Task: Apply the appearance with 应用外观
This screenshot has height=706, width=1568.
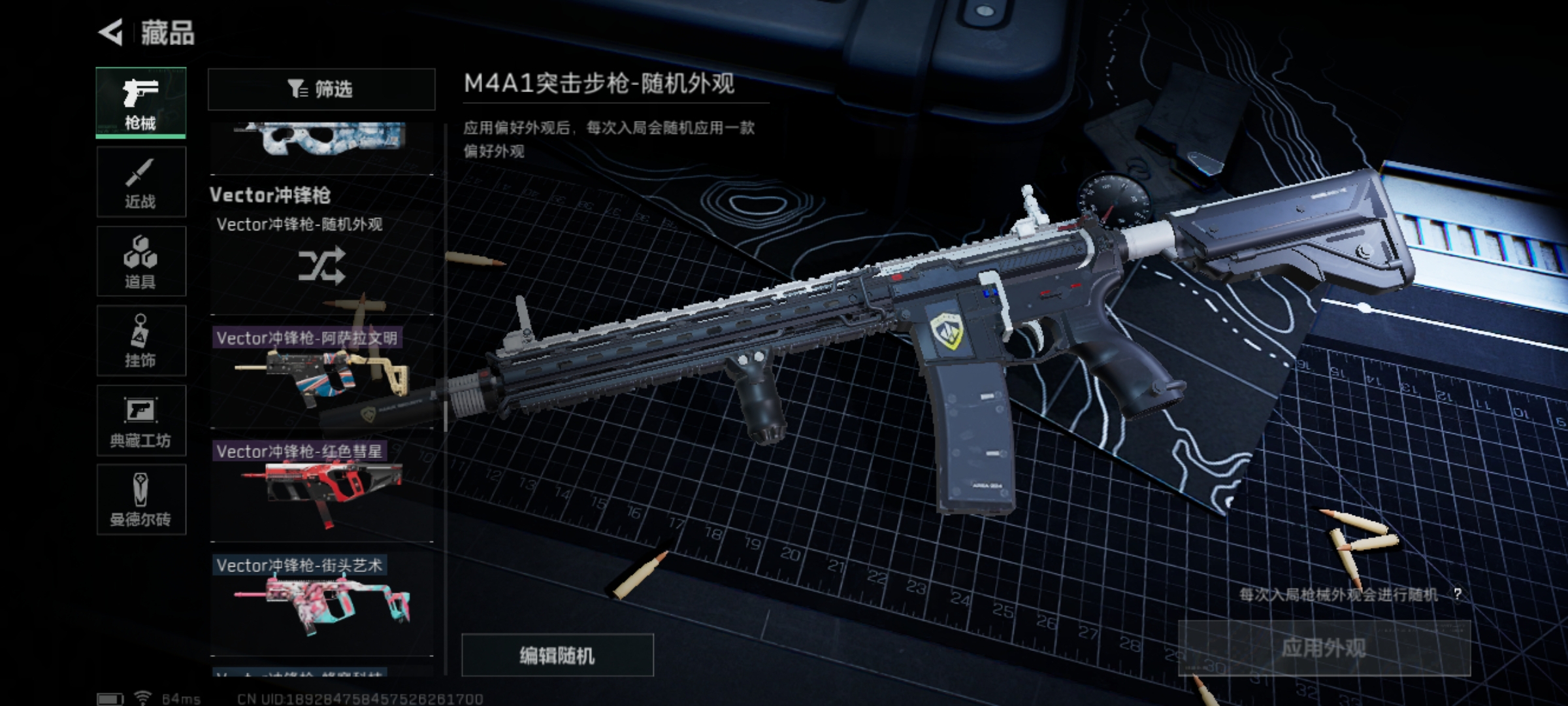Action: pyautogui.click(x=1324, y=648)
